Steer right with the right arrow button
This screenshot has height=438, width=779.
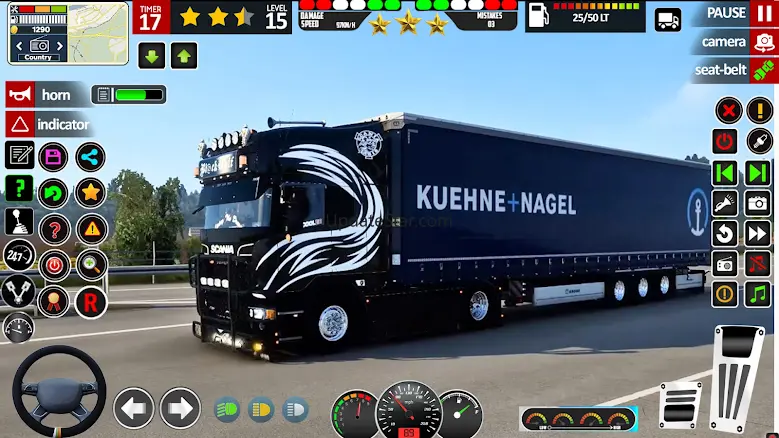click(180, 408)
